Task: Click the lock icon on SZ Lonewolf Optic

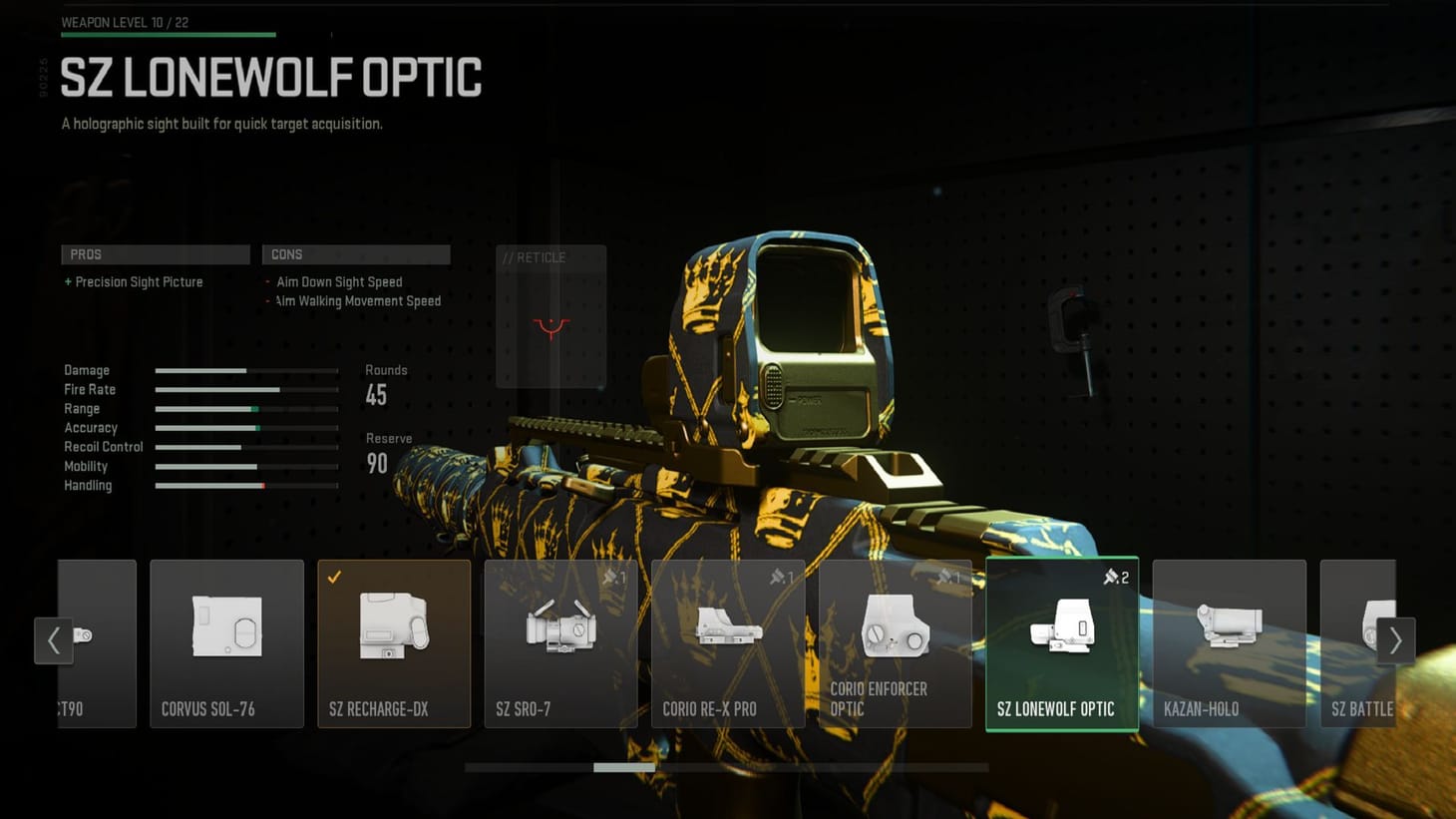Action: [x=1110, y=577]
